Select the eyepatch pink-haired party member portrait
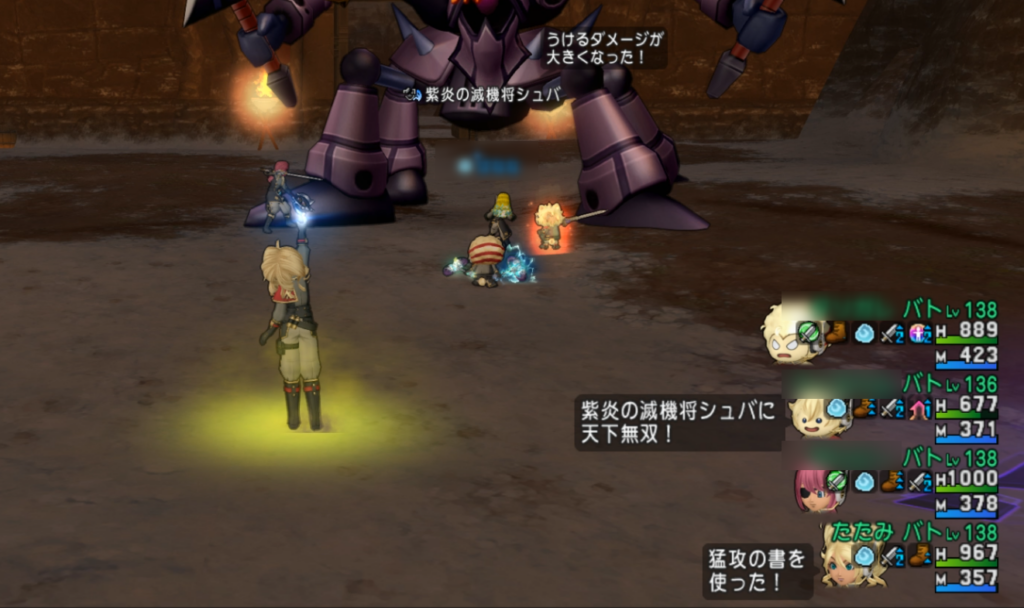 click(x=814, y=488)
